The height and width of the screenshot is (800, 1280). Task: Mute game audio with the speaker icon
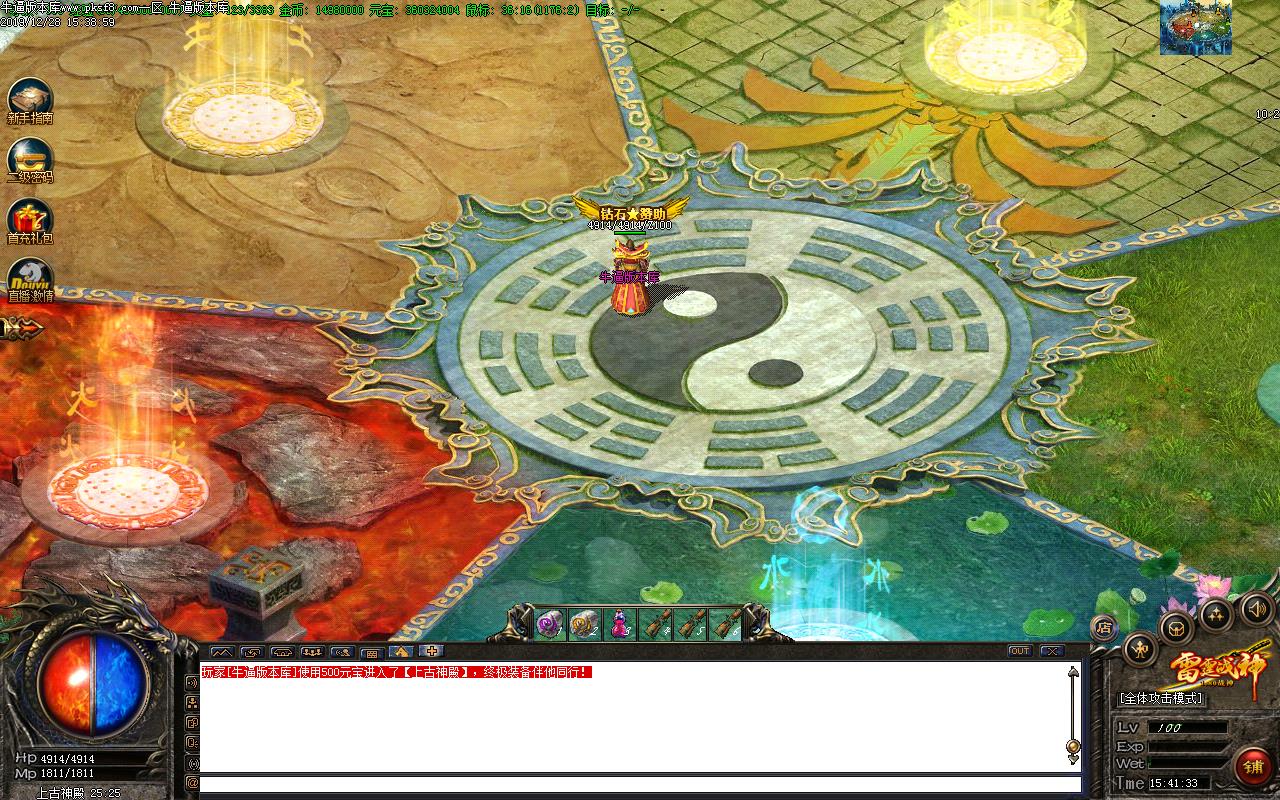1257,608
